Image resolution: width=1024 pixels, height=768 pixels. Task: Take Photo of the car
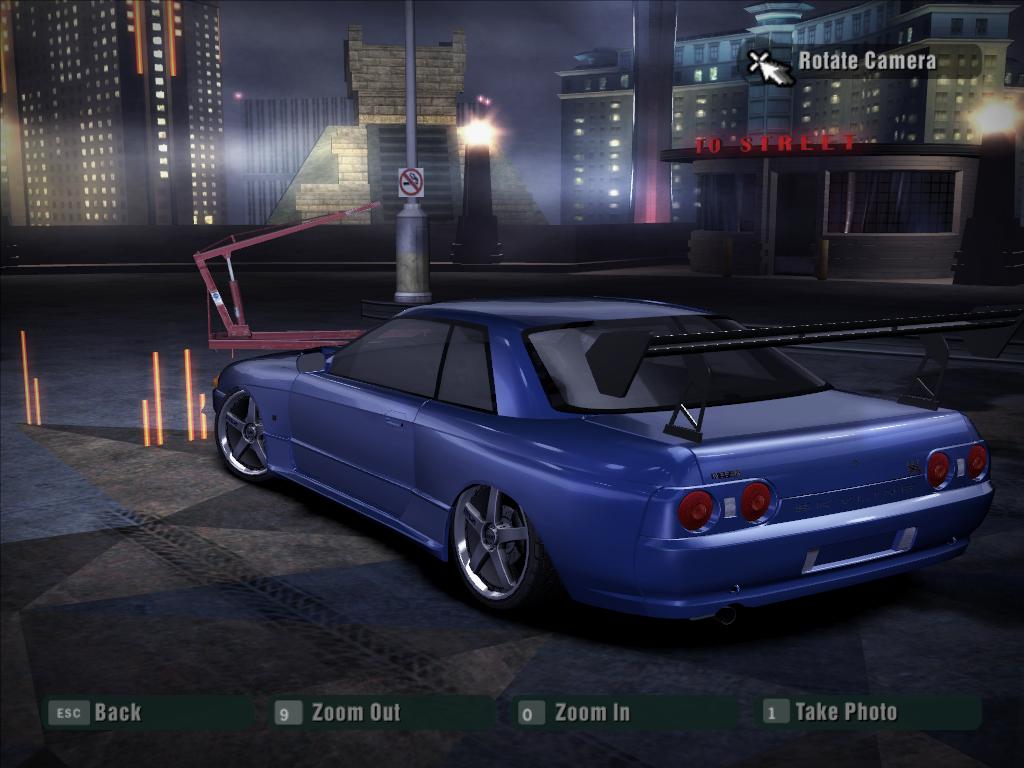(x=845, y=712)
